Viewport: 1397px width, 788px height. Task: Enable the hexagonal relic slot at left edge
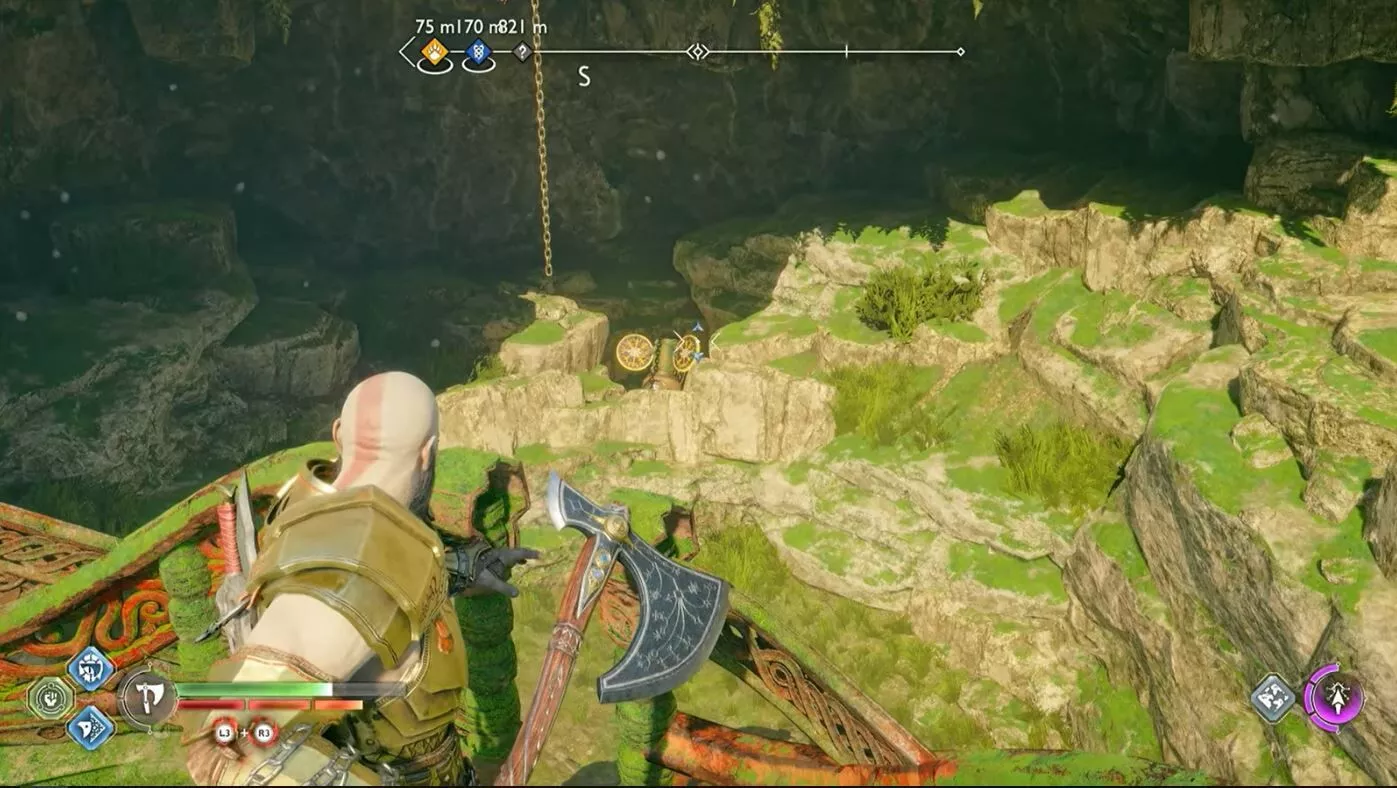click(x=51, y=696)
